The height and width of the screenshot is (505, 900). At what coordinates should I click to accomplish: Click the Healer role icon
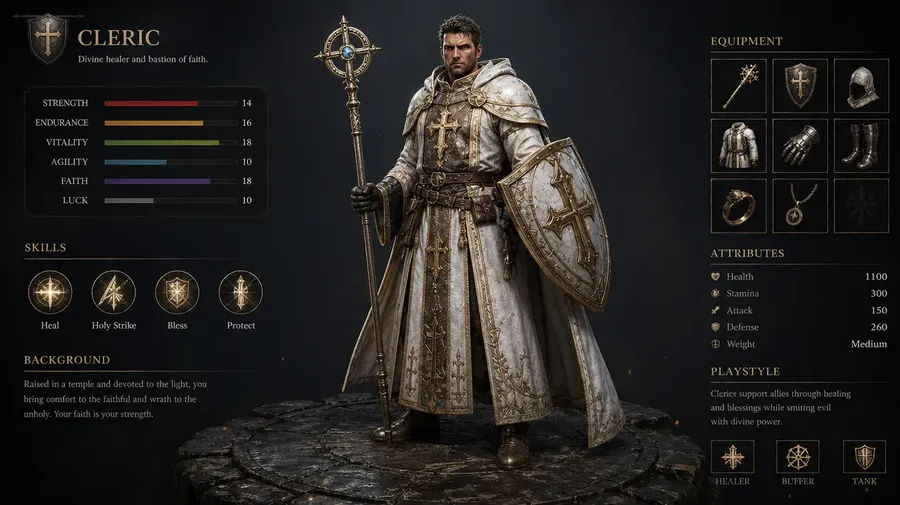tap(732, 457)
